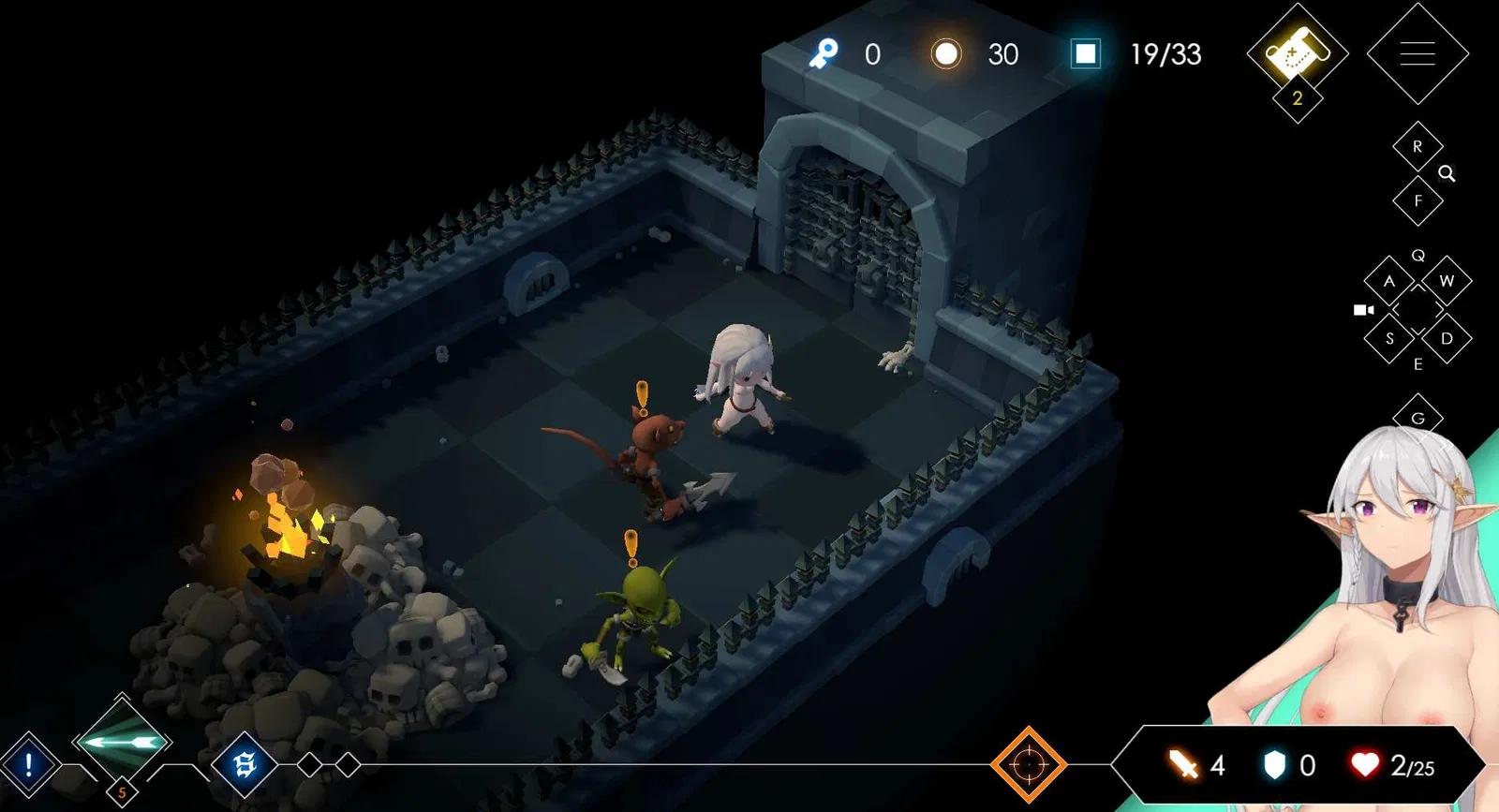Click the blue exclamation mark diamond
The height and width of the screenshot is (812, 1499).
point(29,765)
